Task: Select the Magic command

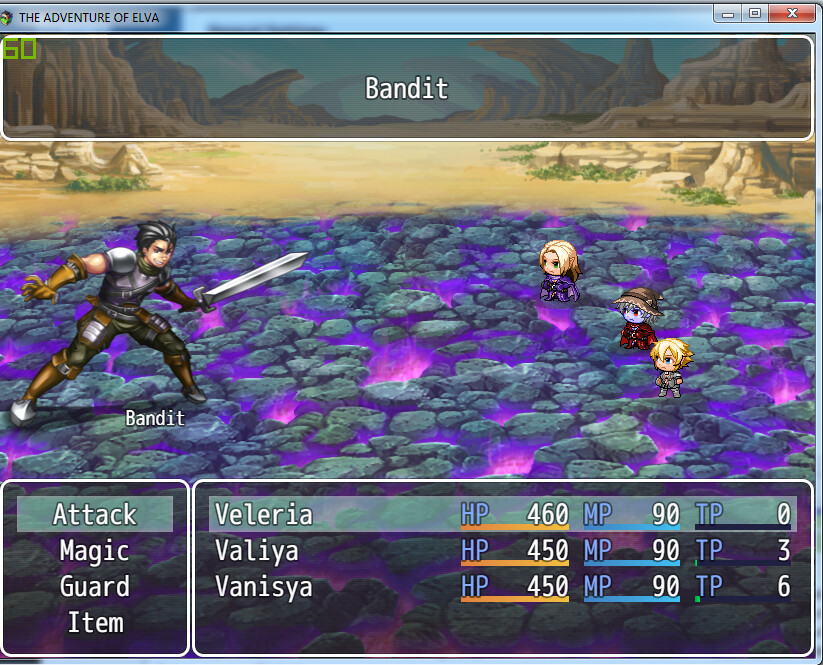Action: [x=95, y=551]
